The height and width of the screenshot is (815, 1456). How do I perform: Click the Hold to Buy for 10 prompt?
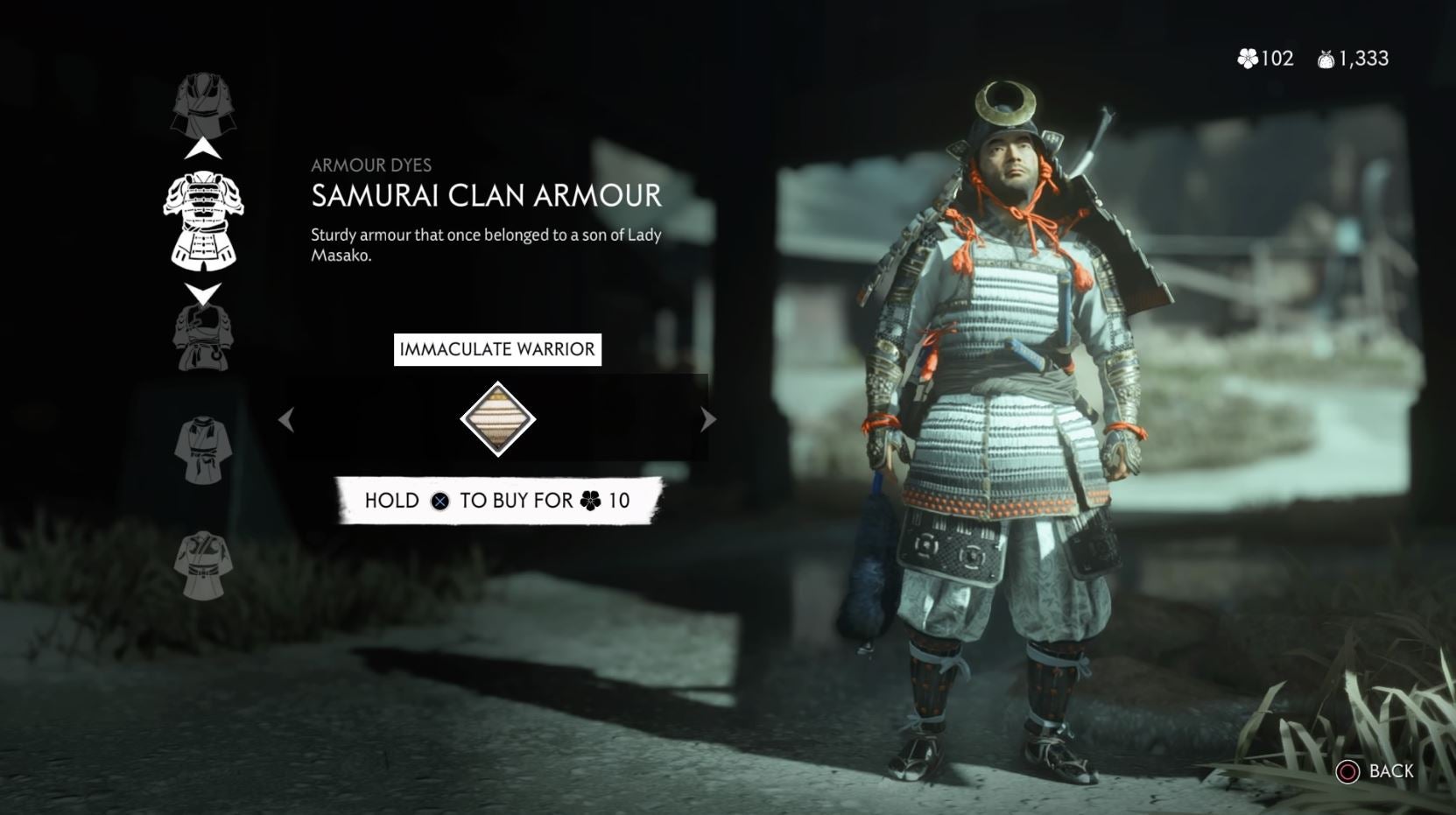[498, 501]
